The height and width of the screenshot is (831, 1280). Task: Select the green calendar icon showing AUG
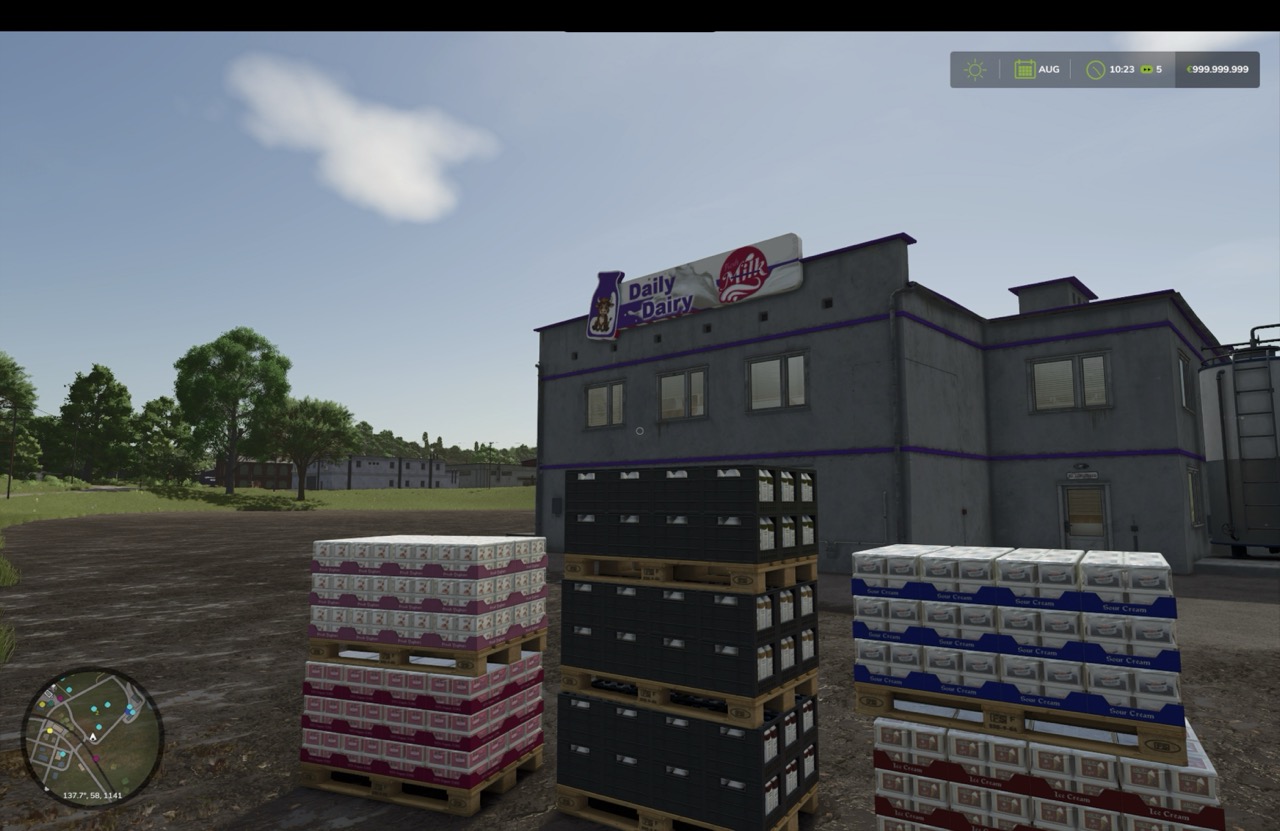click(1026, 69)
